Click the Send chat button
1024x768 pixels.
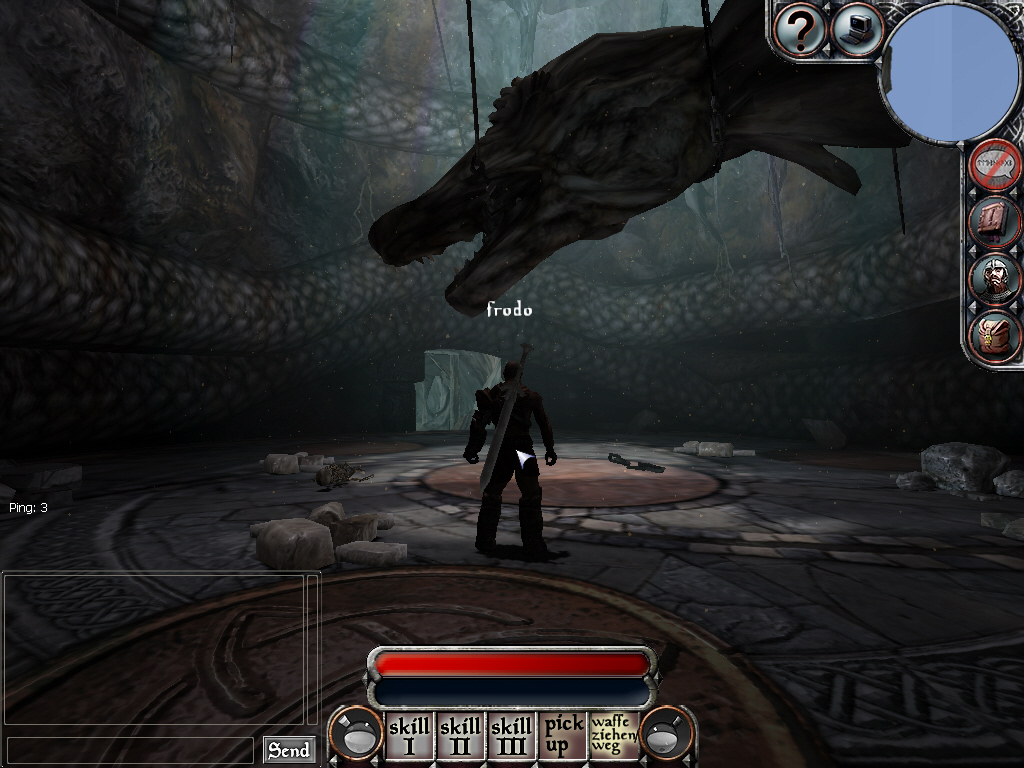[x=288, y=750]
